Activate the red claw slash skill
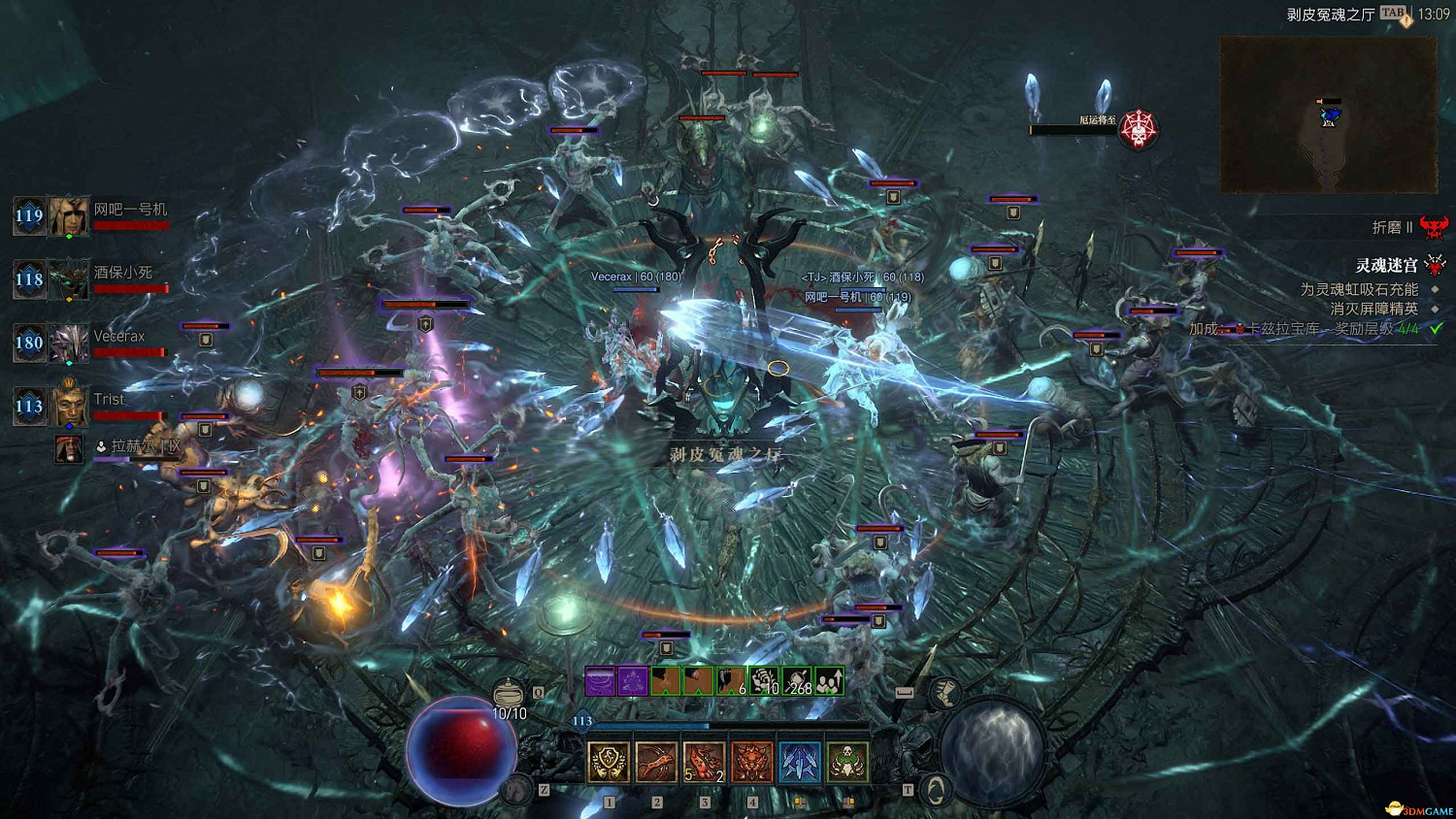 click(x=656, y=762)
